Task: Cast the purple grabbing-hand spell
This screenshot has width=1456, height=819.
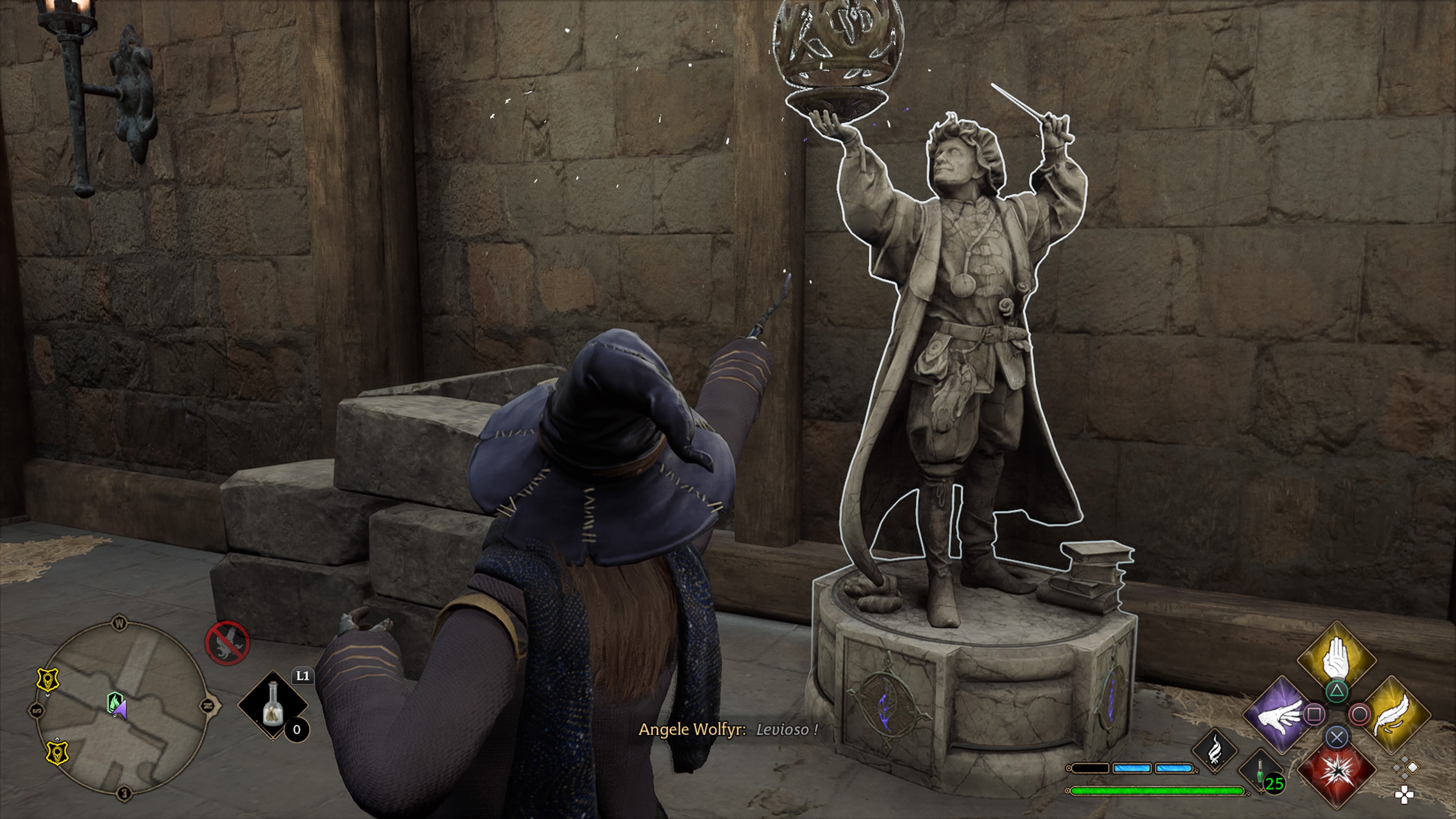Action: click(x=1279, y=715)
